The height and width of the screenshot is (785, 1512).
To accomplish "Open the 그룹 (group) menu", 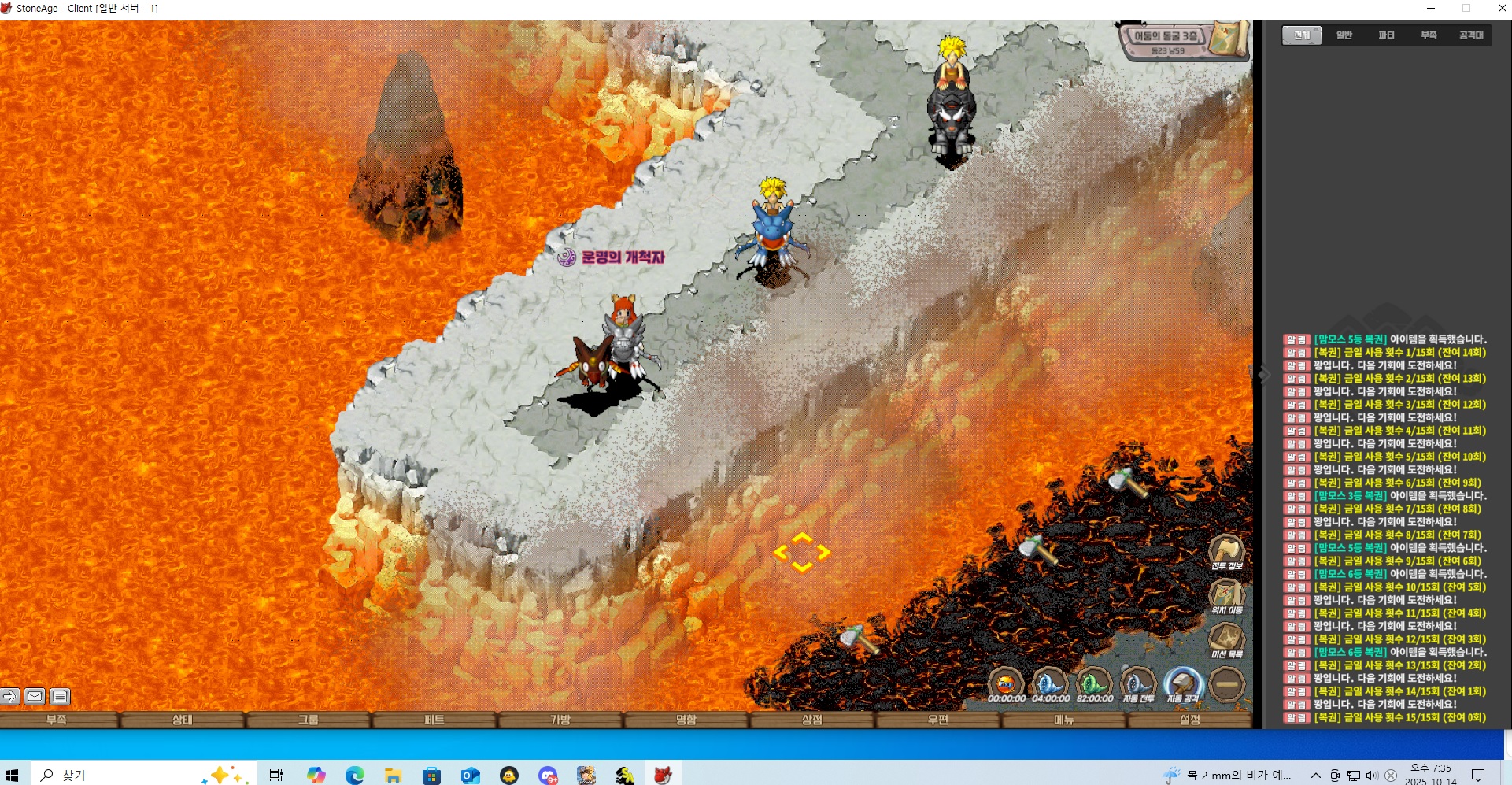I will pyautogui.click(x=309, y=720).
